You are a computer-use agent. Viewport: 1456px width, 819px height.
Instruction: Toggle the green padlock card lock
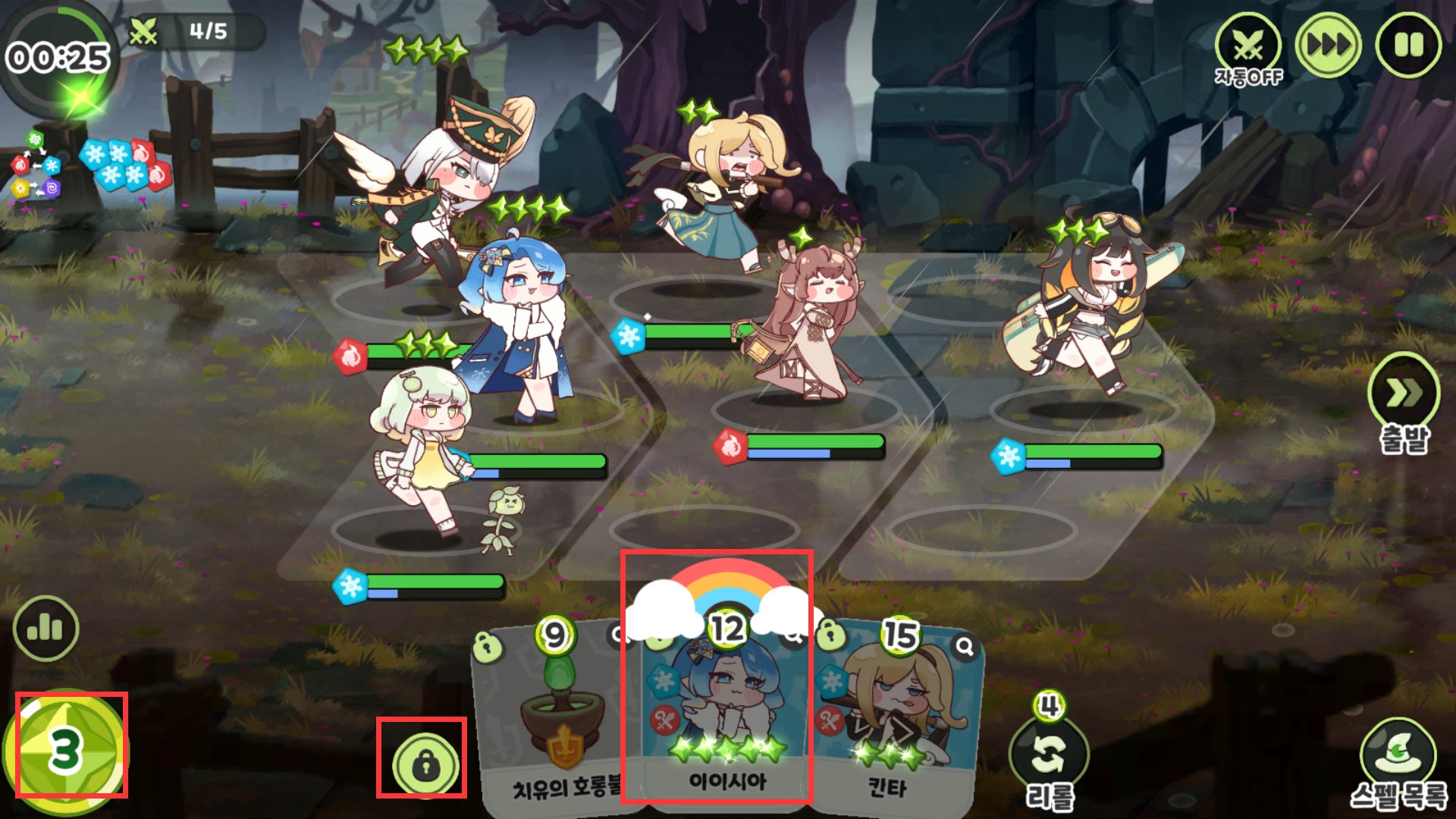tap(425, 764)
